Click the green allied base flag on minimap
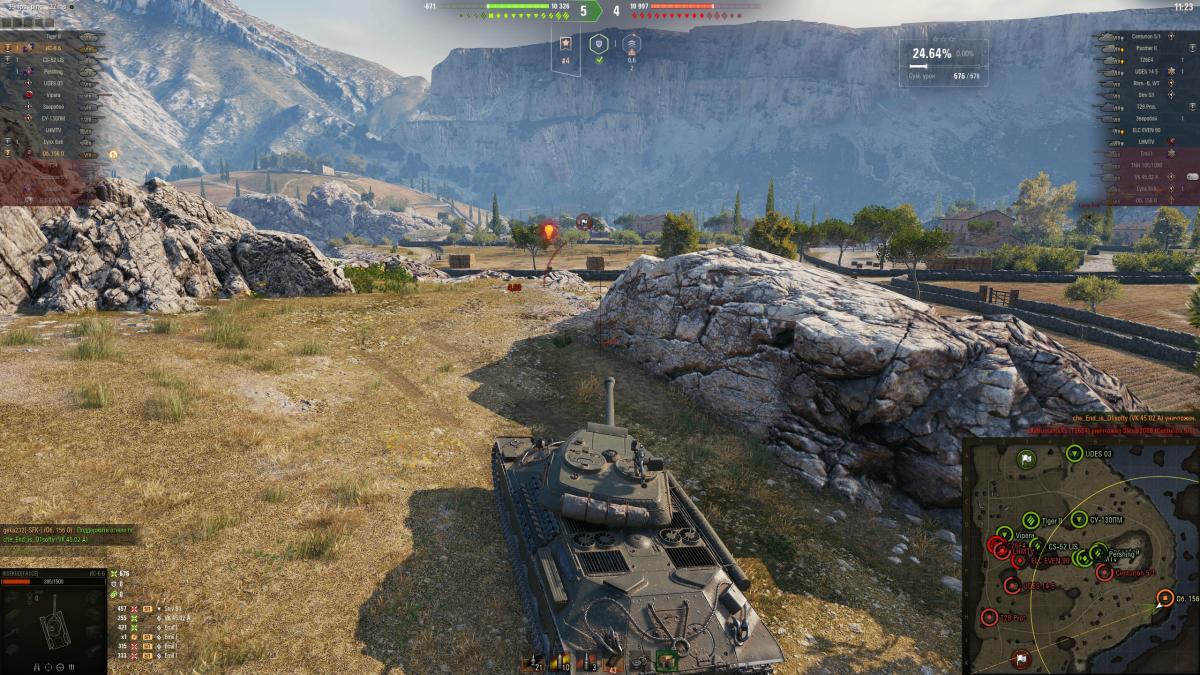This screenshot has width=1200, height=675. click(1026, 460)
